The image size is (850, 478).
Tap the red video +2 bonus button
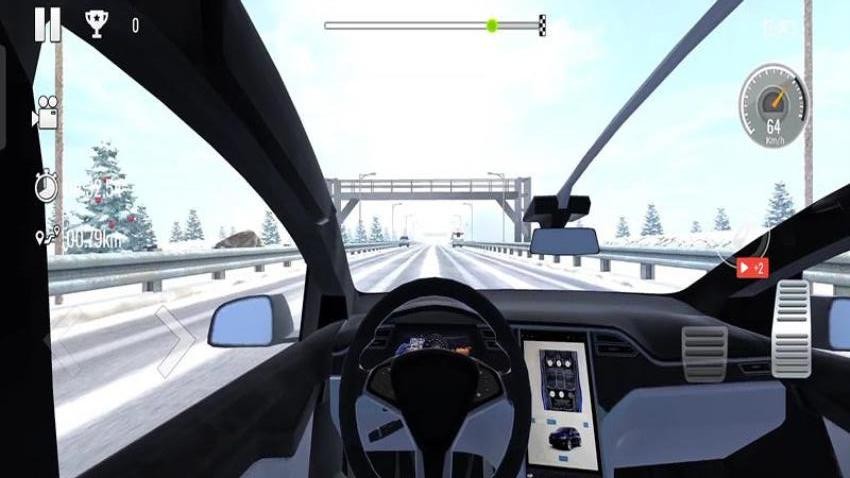752,268
